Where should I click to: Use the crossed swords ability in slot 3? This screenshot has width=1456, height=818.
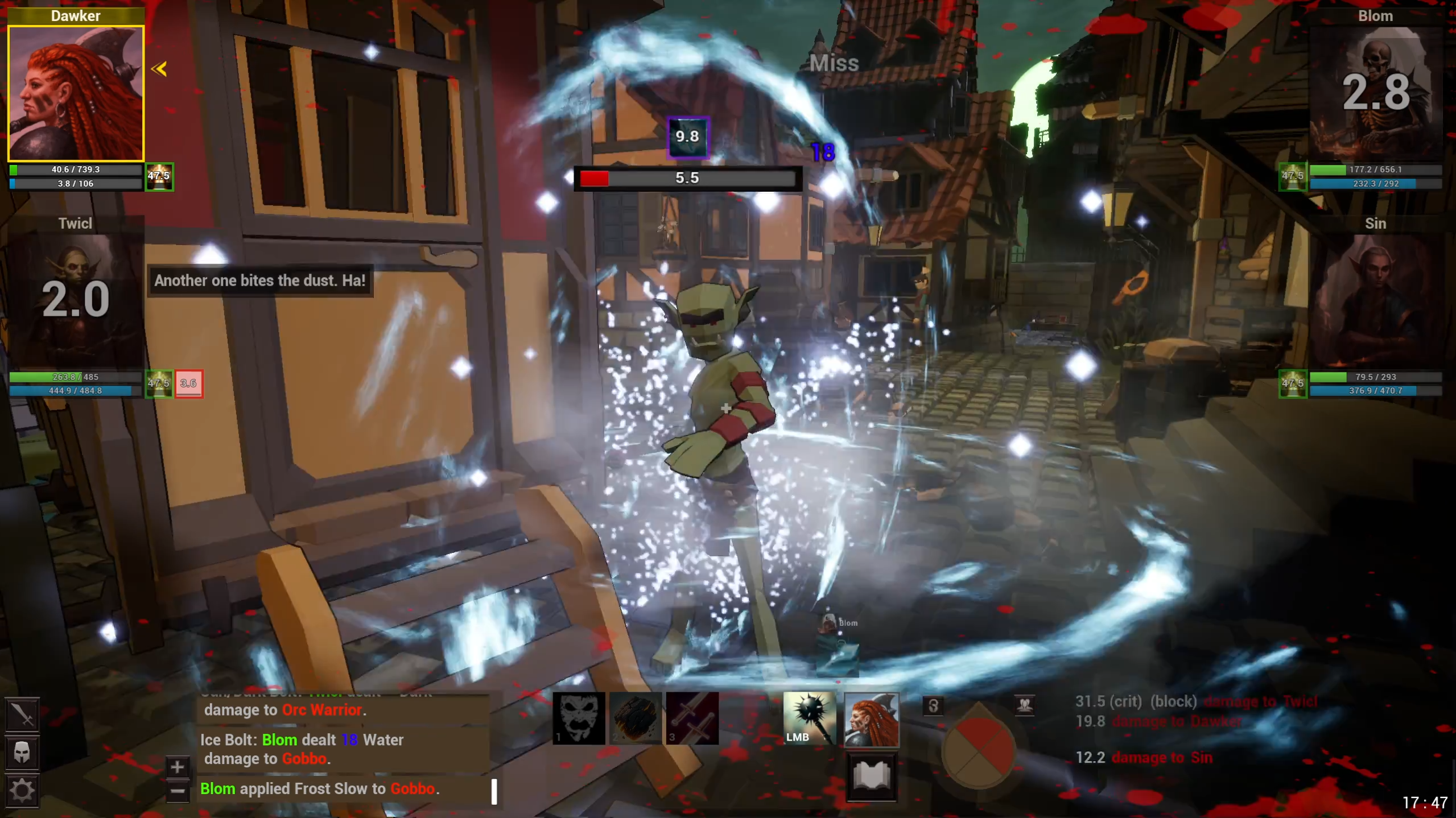click(692, 718)
